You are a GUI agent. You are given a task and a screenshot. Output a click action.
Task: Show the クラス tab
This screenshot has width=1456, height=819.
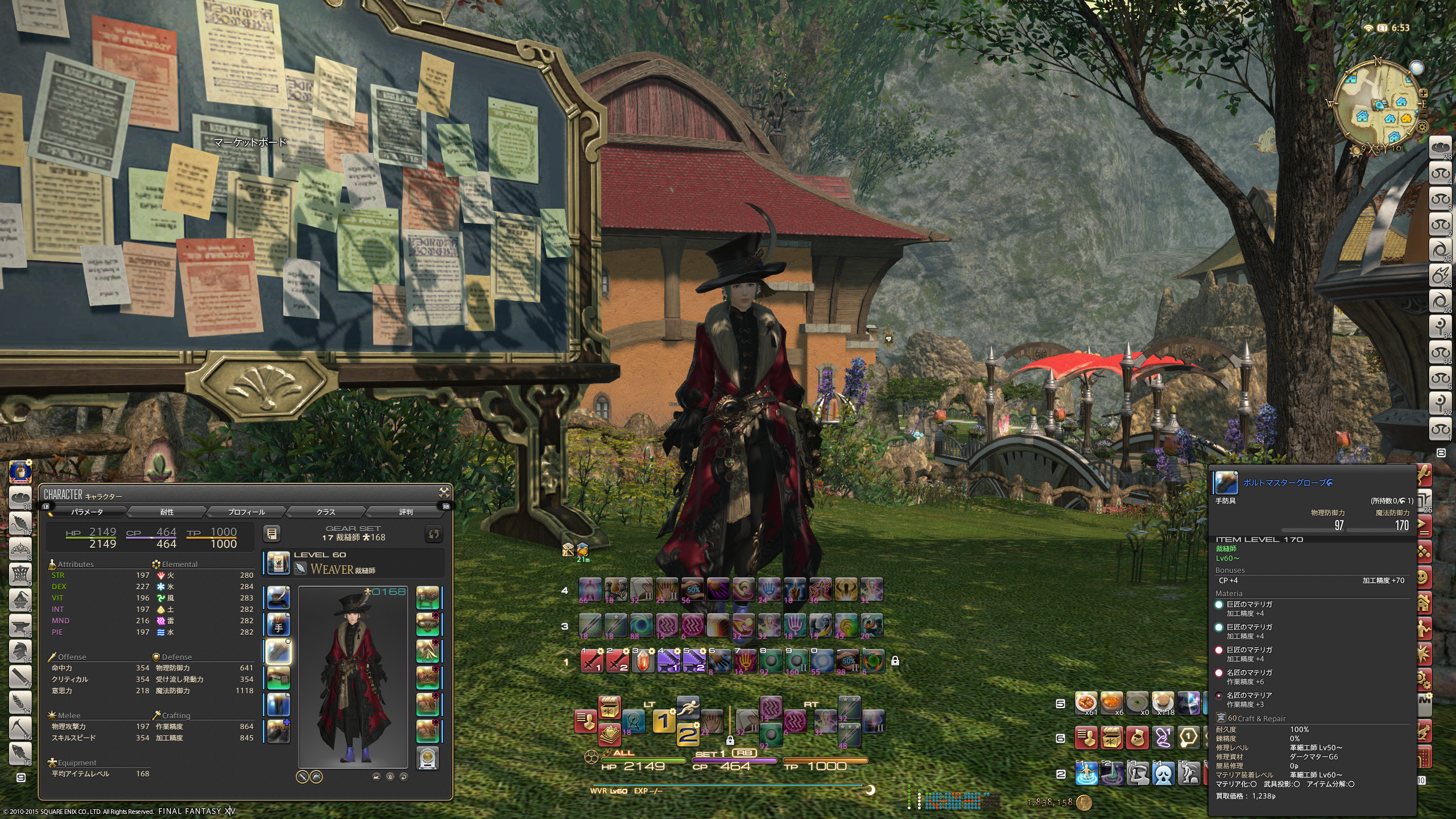click(326, 512)
